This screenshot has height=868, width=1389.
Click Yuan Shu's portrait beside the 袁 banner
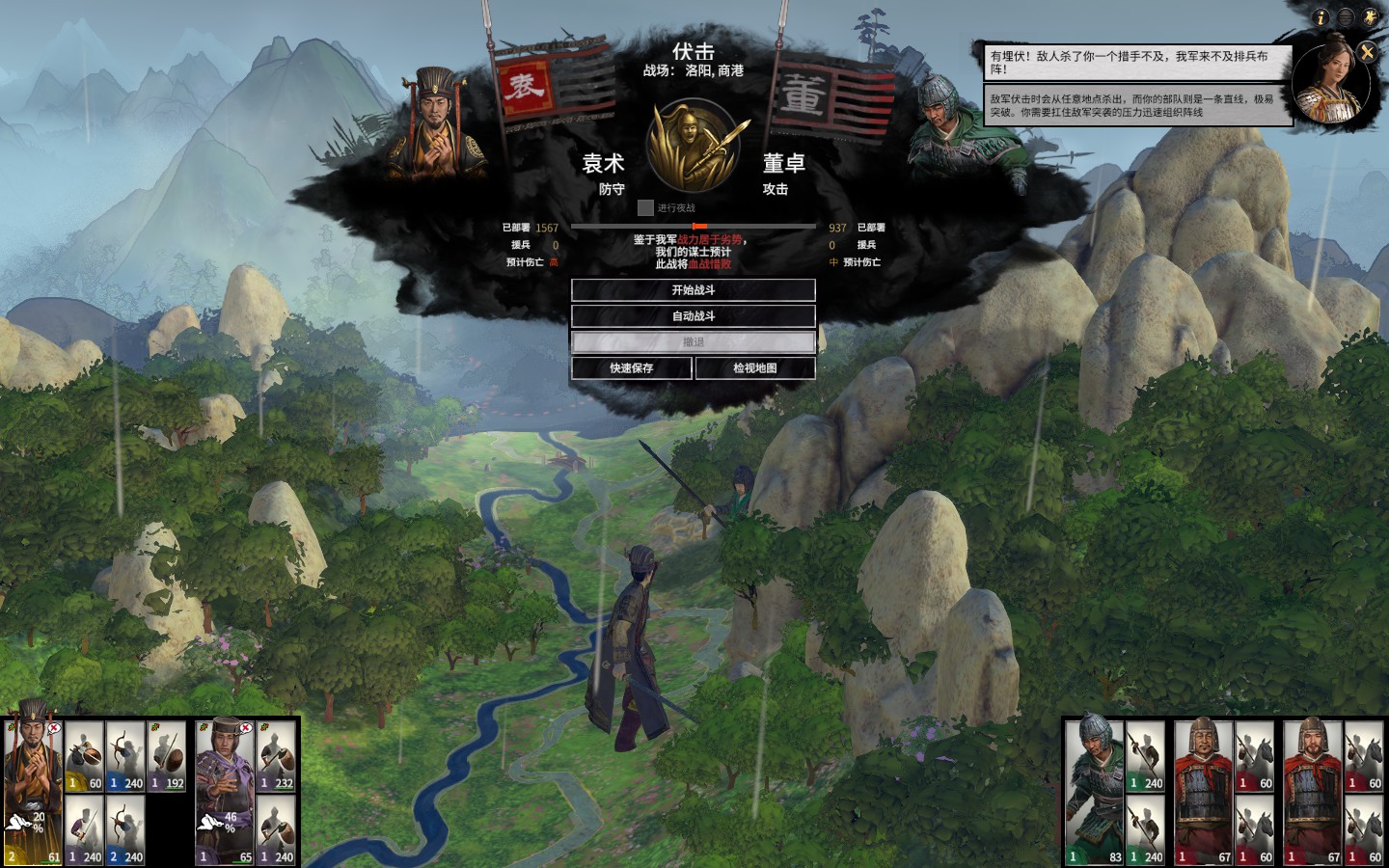[x=437, y=121]
